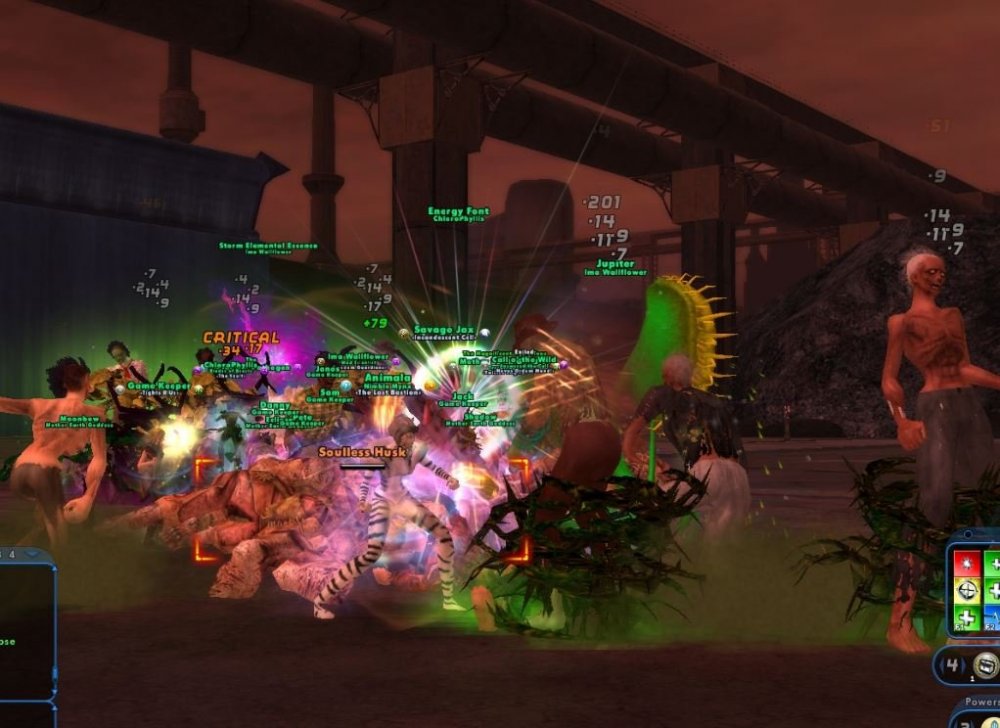Open the salvage chest inspiration icon

[987, 664]
